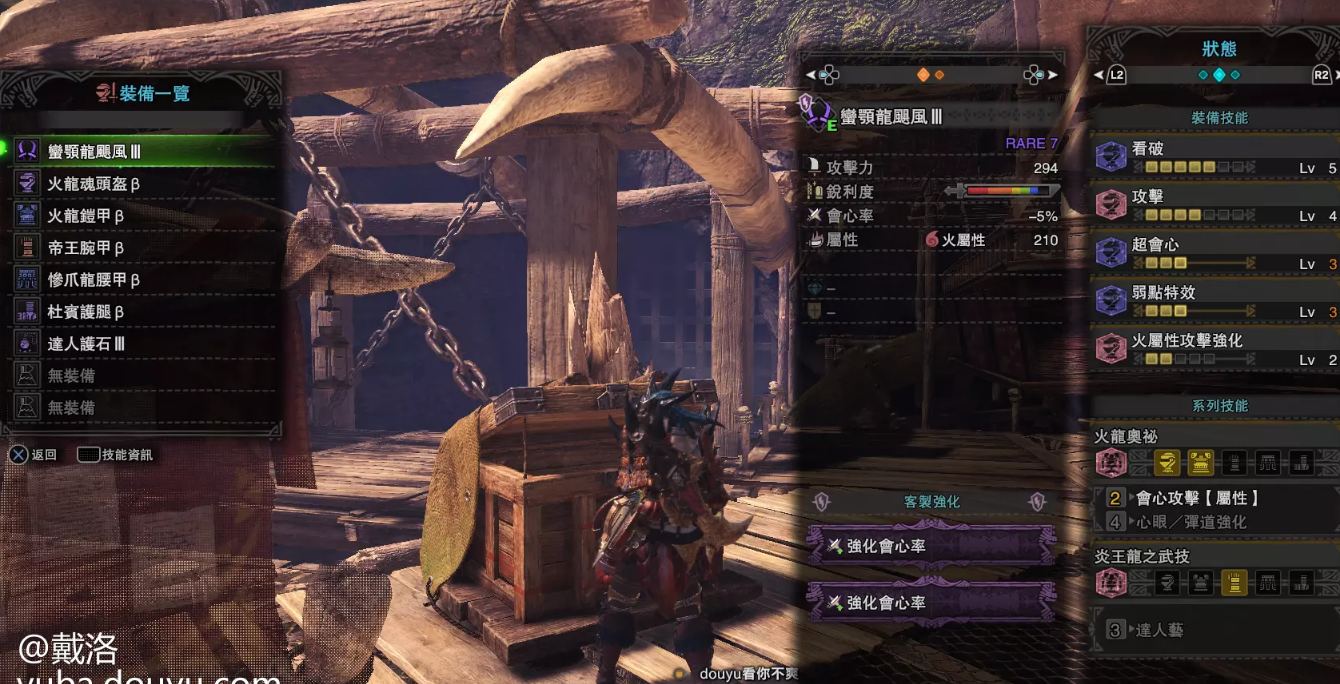Click the right arrow on the 狀態 panel
The width and height of the screenshot is (1340, 684).
pyautogui.click(x=1337, y=75)
